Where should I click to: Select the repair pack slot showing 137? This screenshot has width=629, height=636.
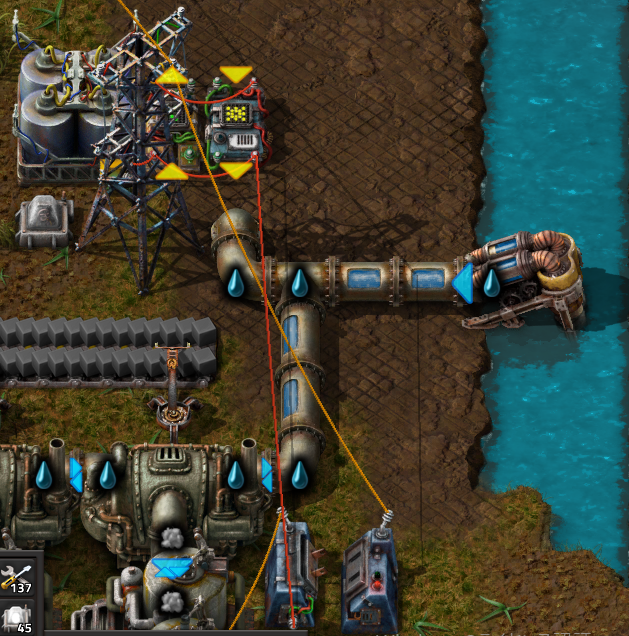(x=19, y=576)
